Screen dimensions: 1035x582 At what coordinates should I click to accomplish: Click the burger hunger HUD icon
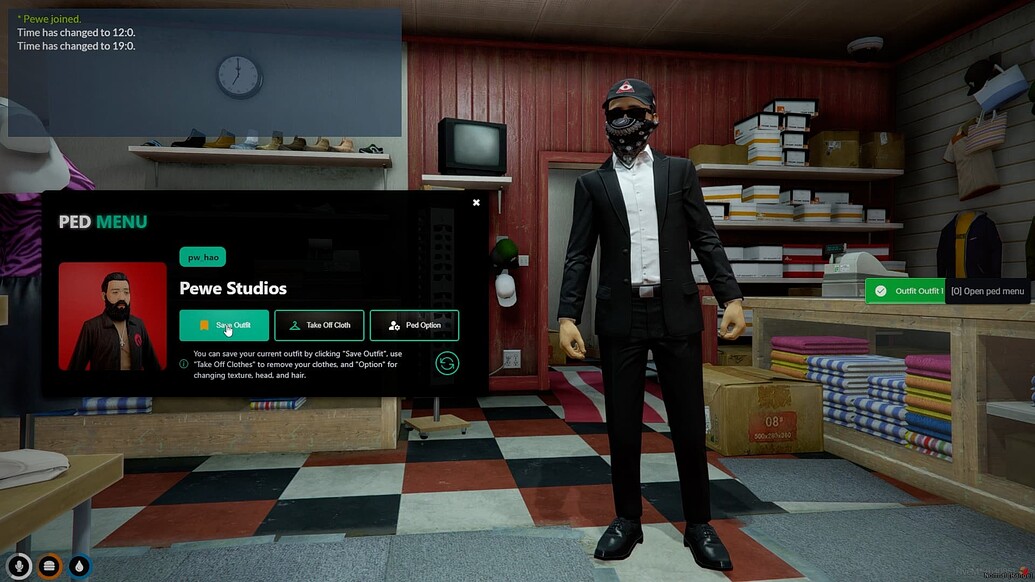(49, 566)
